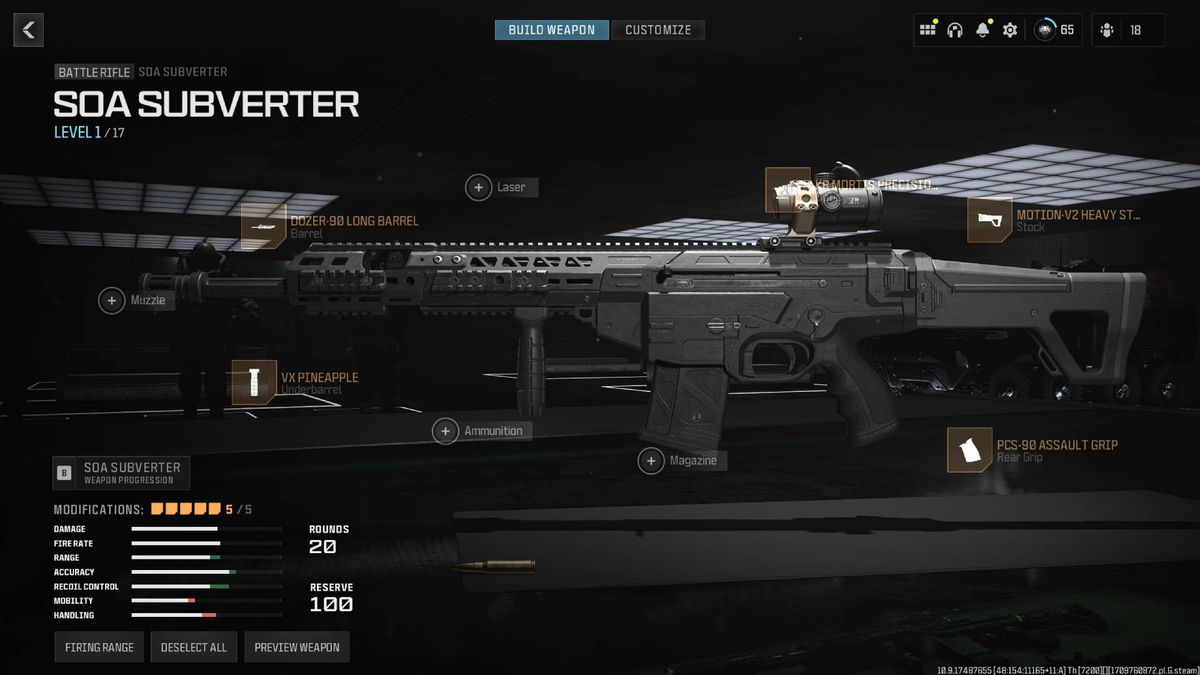Enter the Firing Range
The height and width of the screenshot is (675, 1200).
pyautogui.click(x=99, y=647)
